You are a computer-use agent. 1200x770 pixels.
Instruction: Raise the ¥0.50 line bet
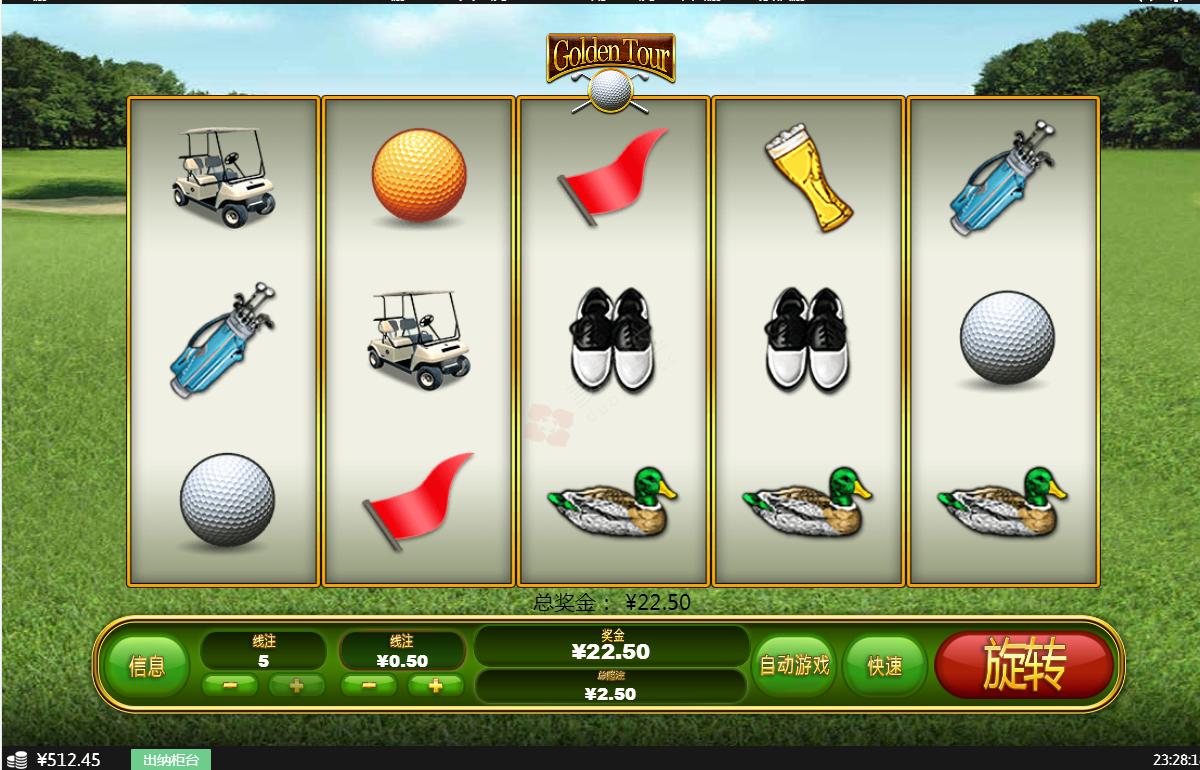pos(436,685)
